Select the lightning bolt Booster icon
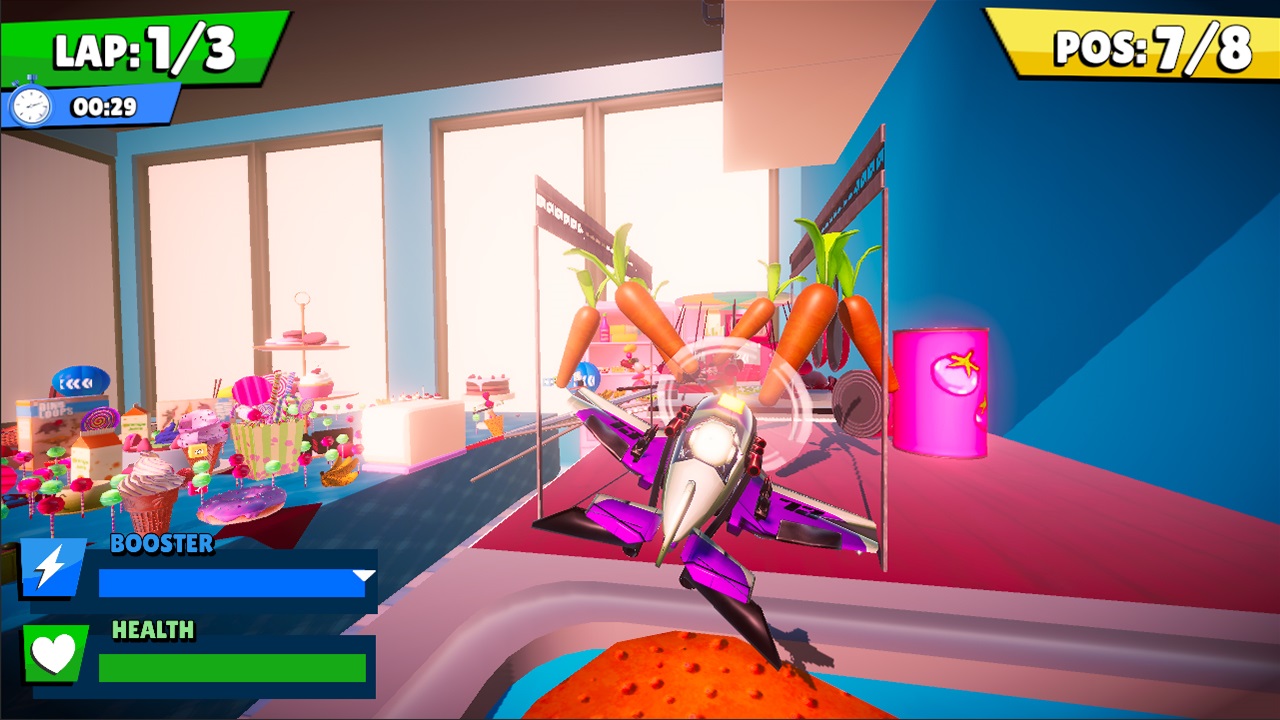The image size is (1280, 720). coord(48,568)
